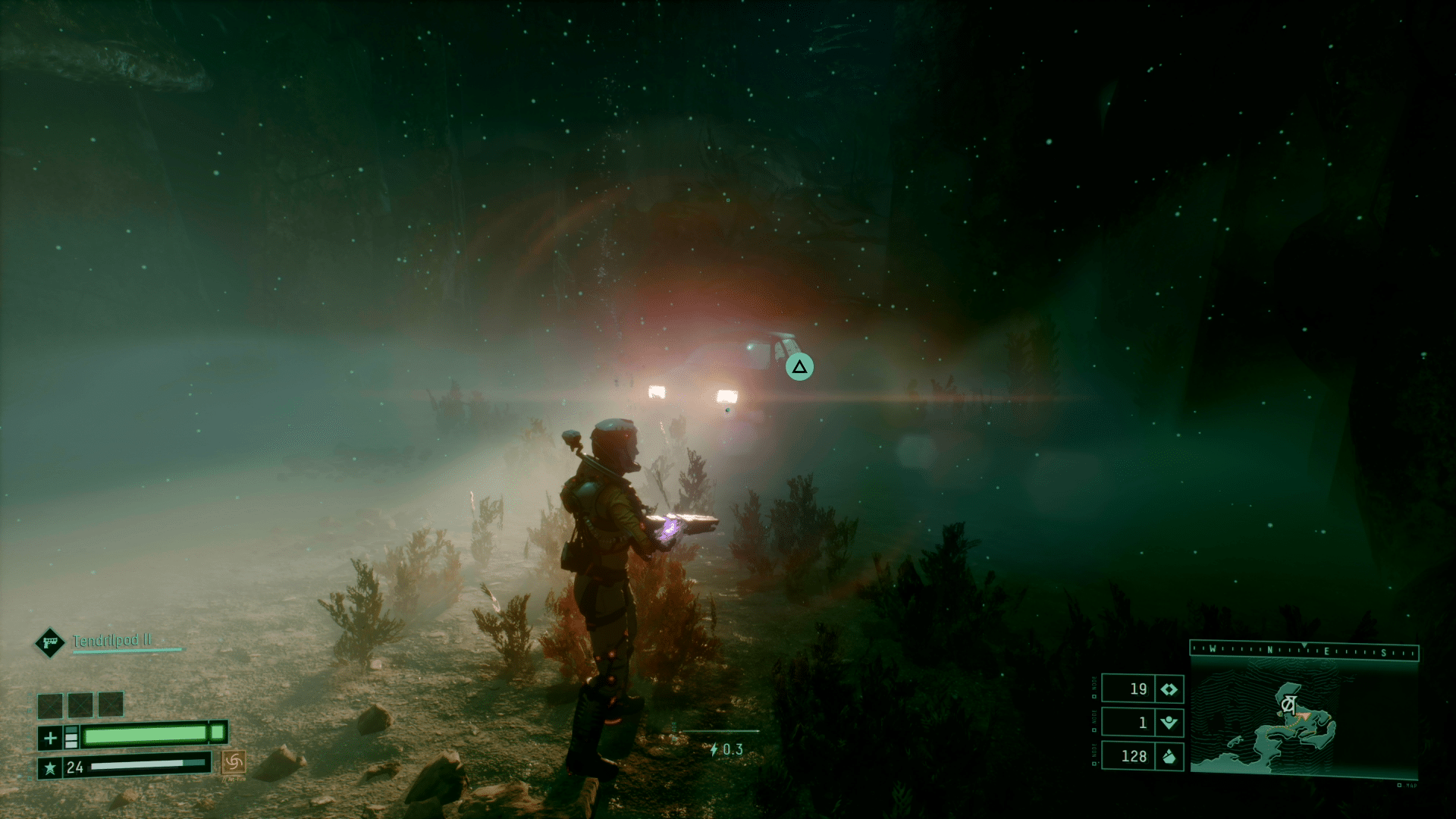Viewport: 1456px width, 819px height.
Task: Select the swirl Alt-Fire ability icon
Action: (x=233, y=761)
